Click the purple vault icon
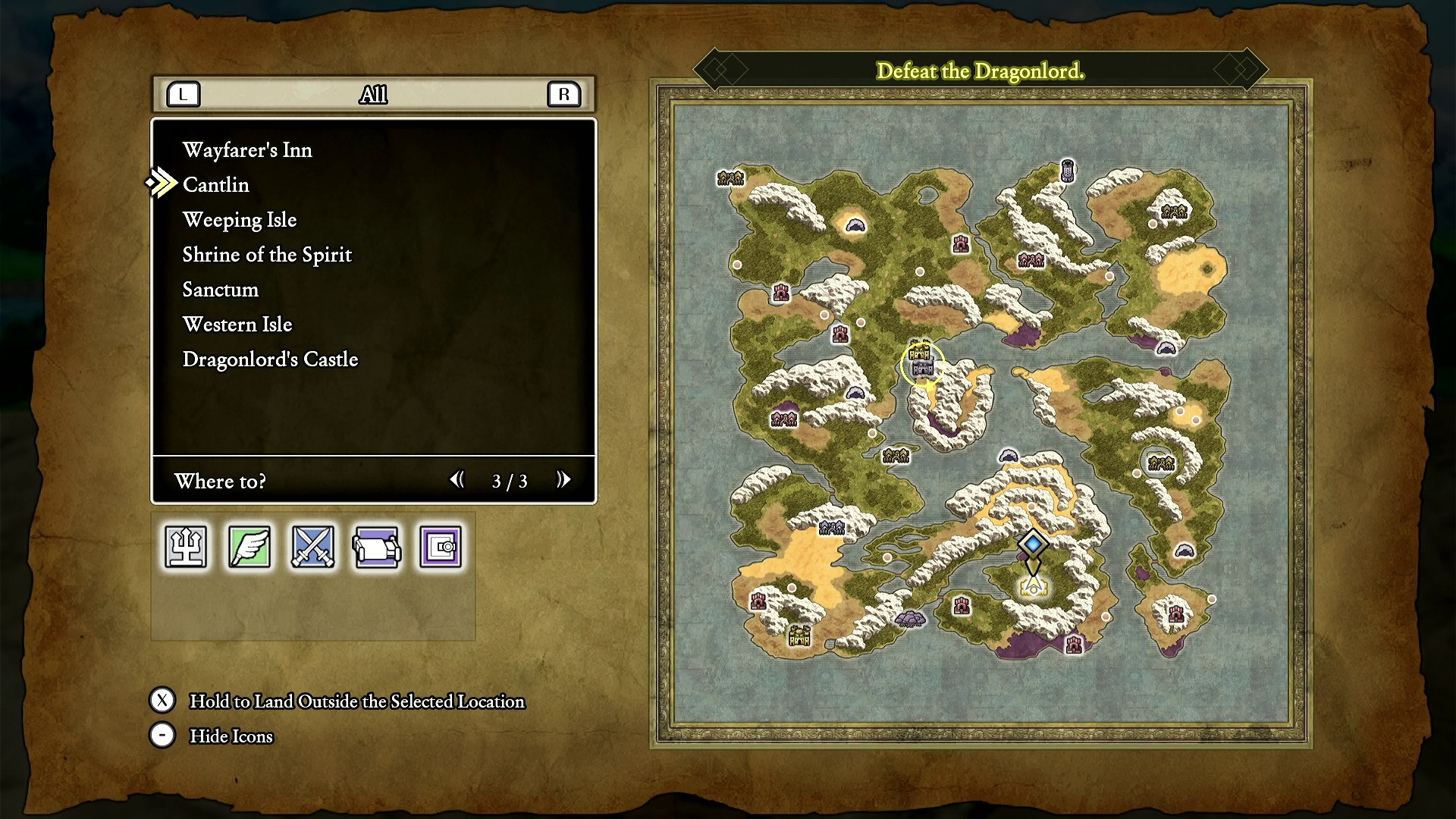This screenshot has height=819, width=1456. click(x=441, y=547)
